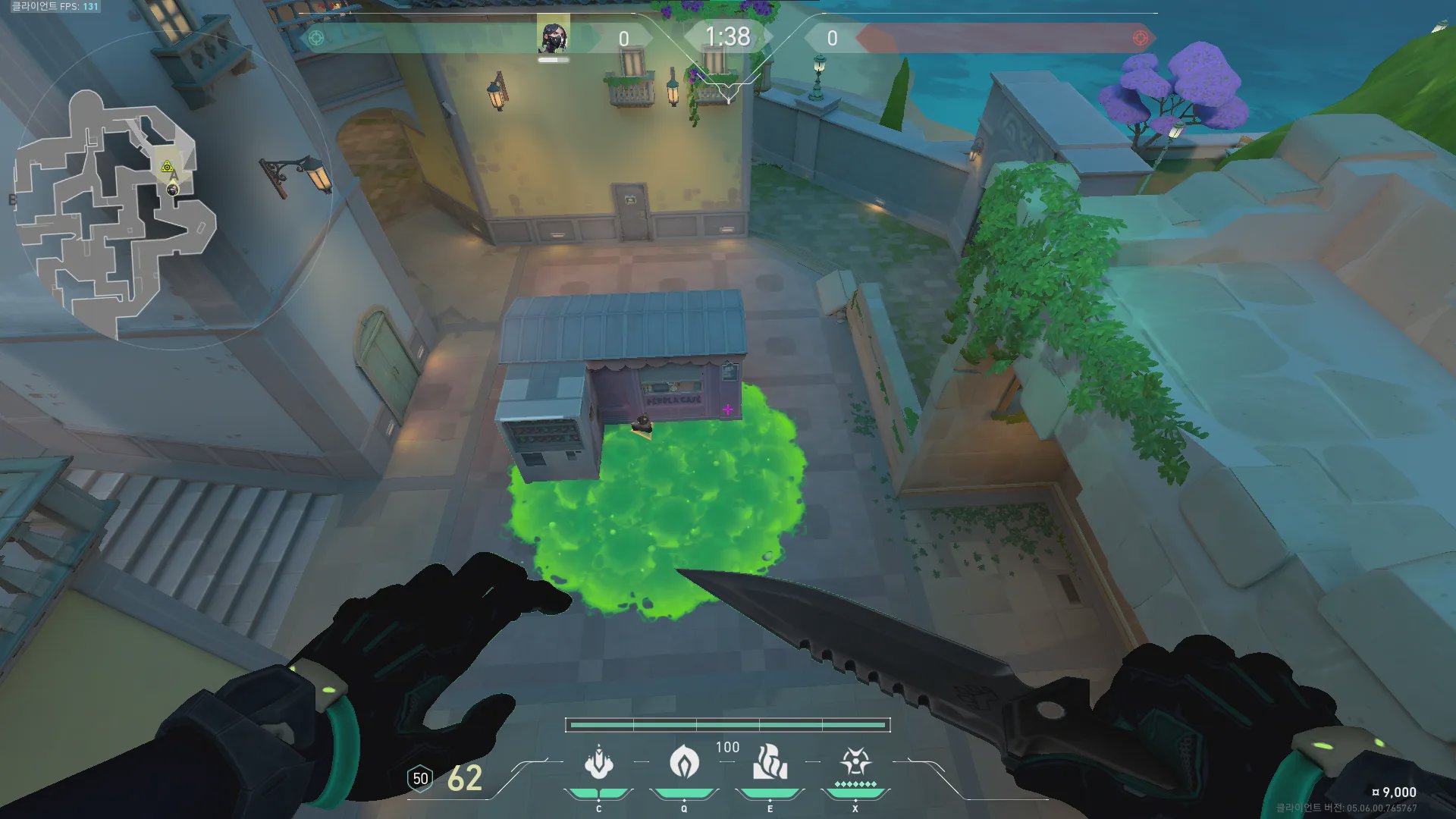Click the circular minimap
The image size is (1456, 819).
(x=173, y=191)
